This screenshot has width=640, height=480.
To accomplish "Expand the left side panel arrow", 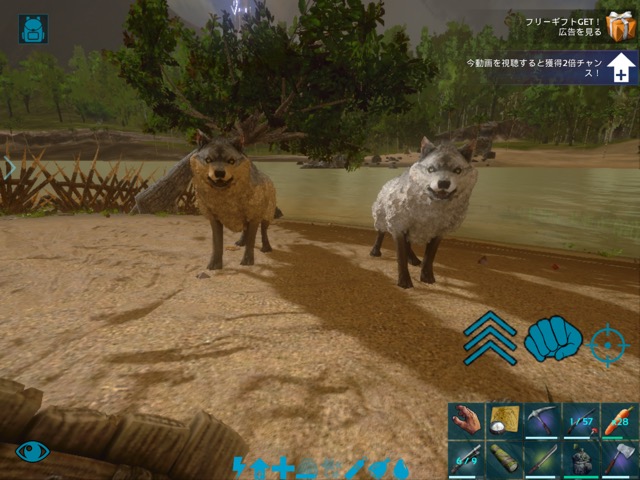I will (8, 167).
